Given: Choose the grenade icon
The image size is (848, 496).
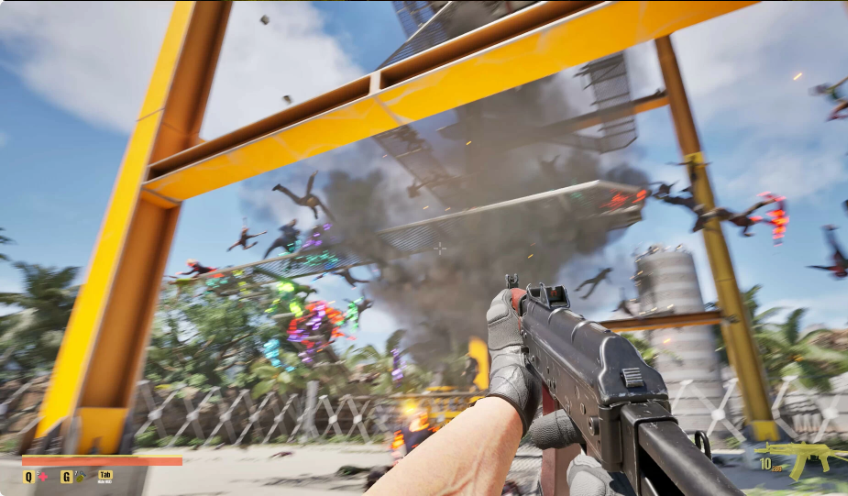Looking at the screenshot, I should click(79, 477).
